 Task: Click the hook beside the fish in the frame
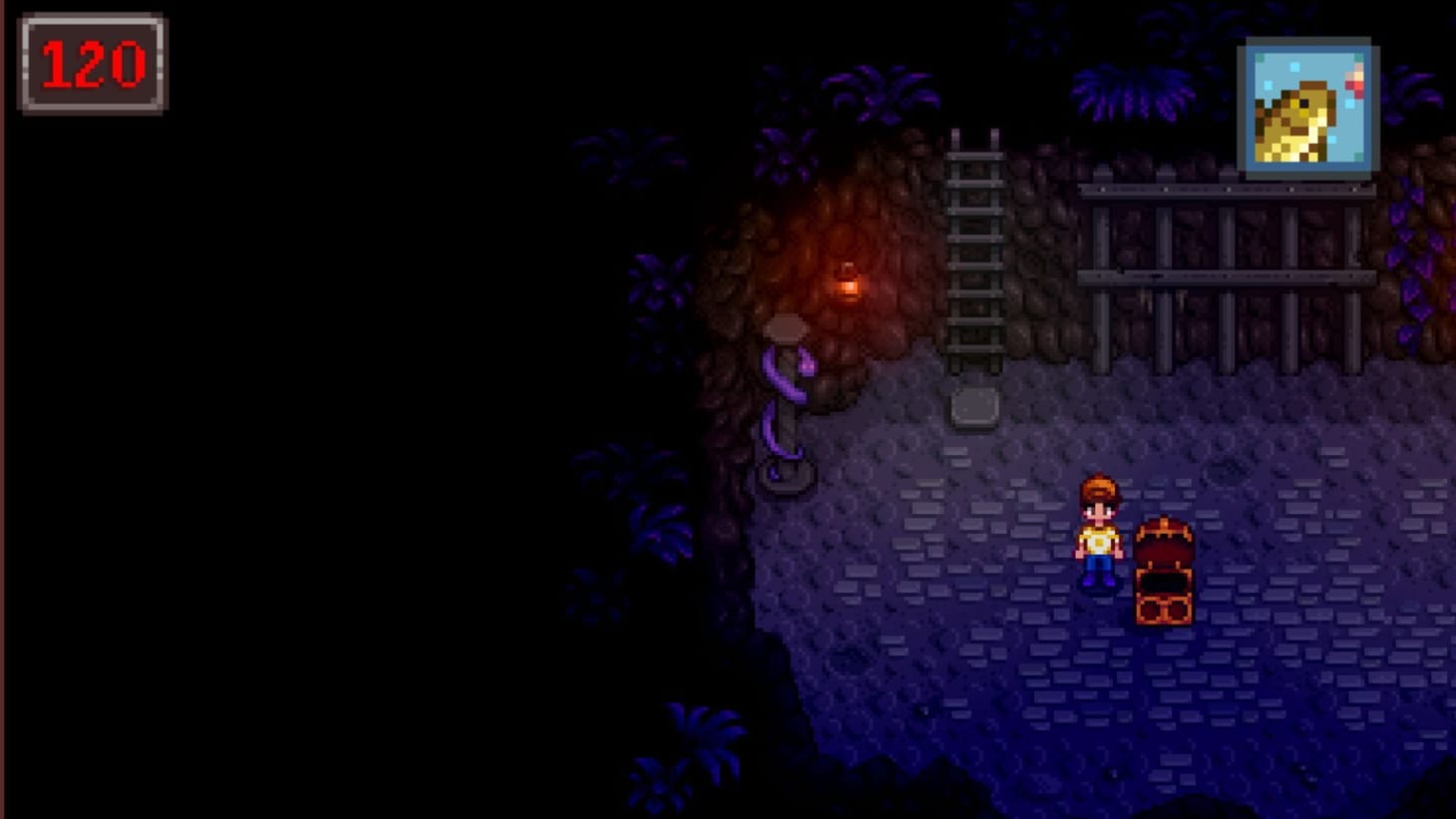(x=1353, y=85)
